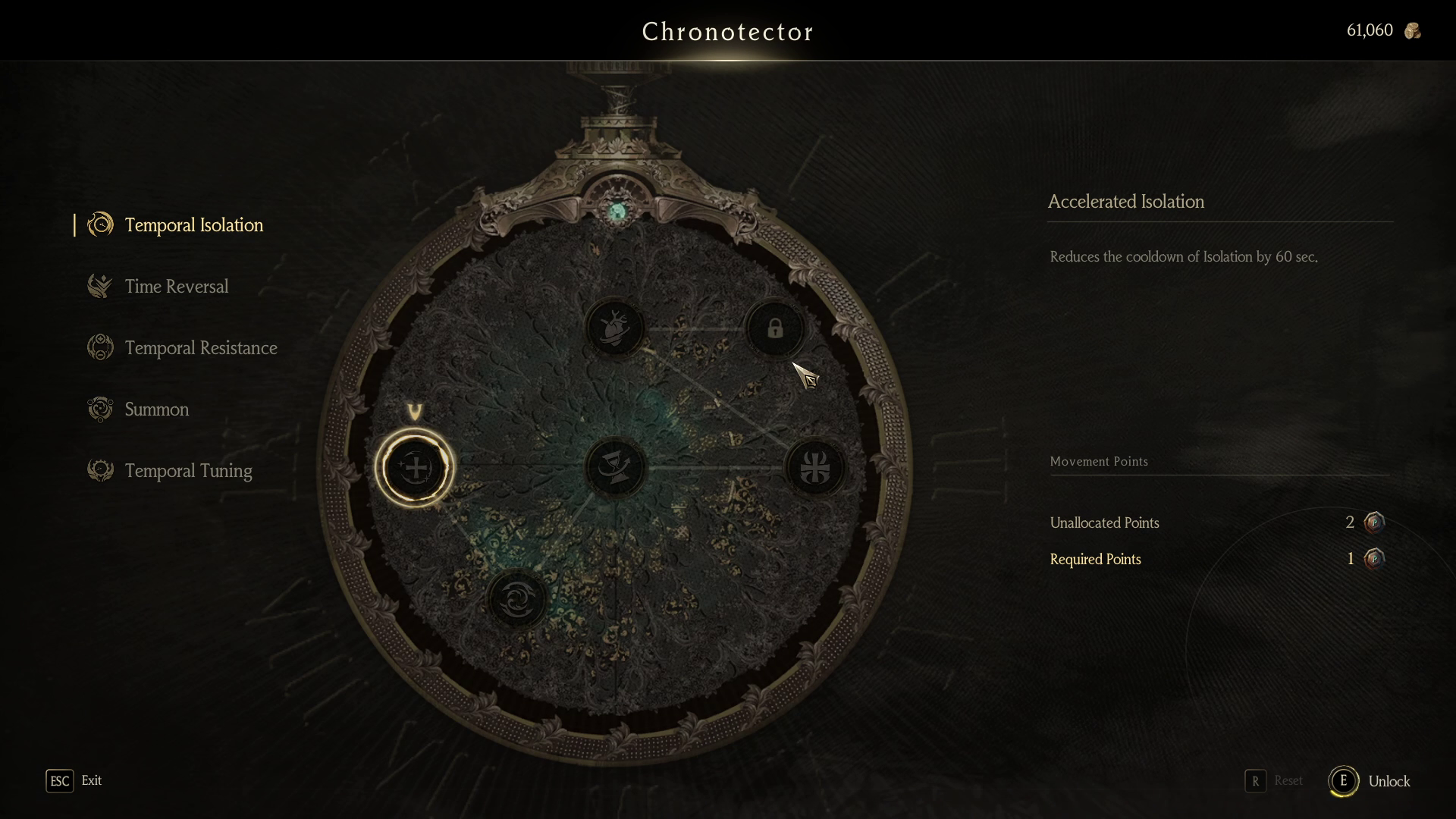This screenshot has height=819, width=1456.
Task: Select the central hourglass skill node
Action: tap(615, 468)
